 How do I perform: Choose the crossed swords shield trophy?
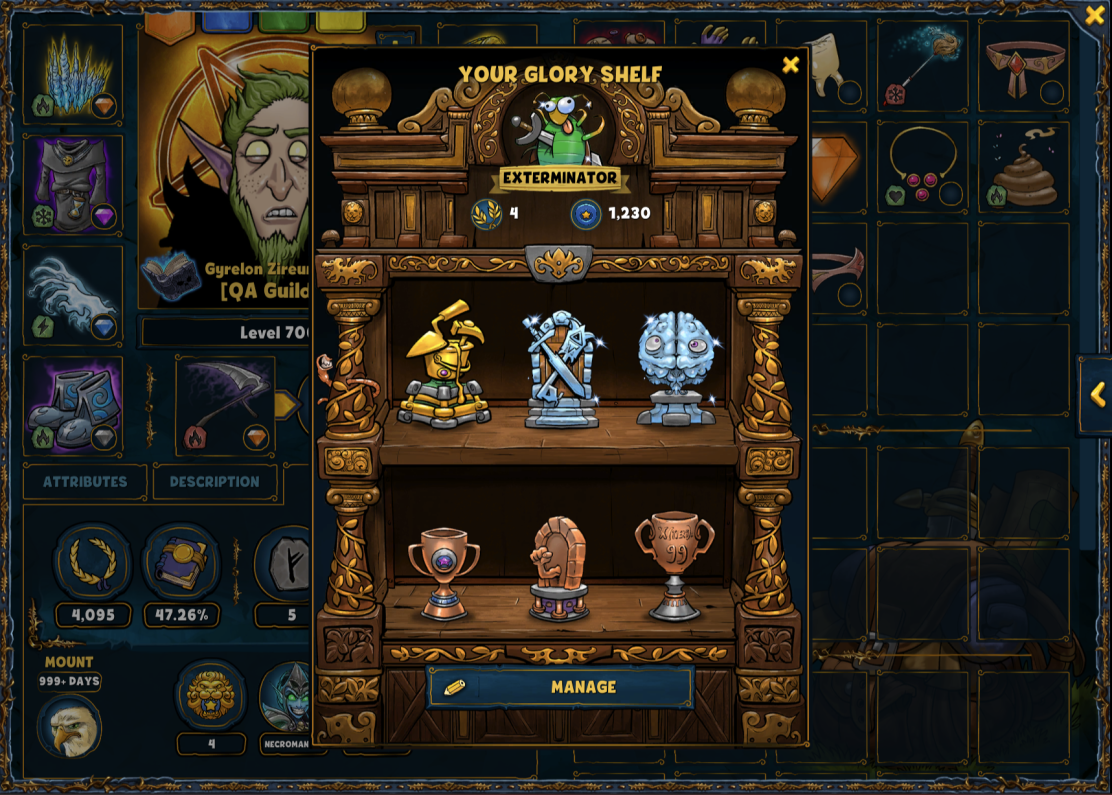click(x=561, y=368)
